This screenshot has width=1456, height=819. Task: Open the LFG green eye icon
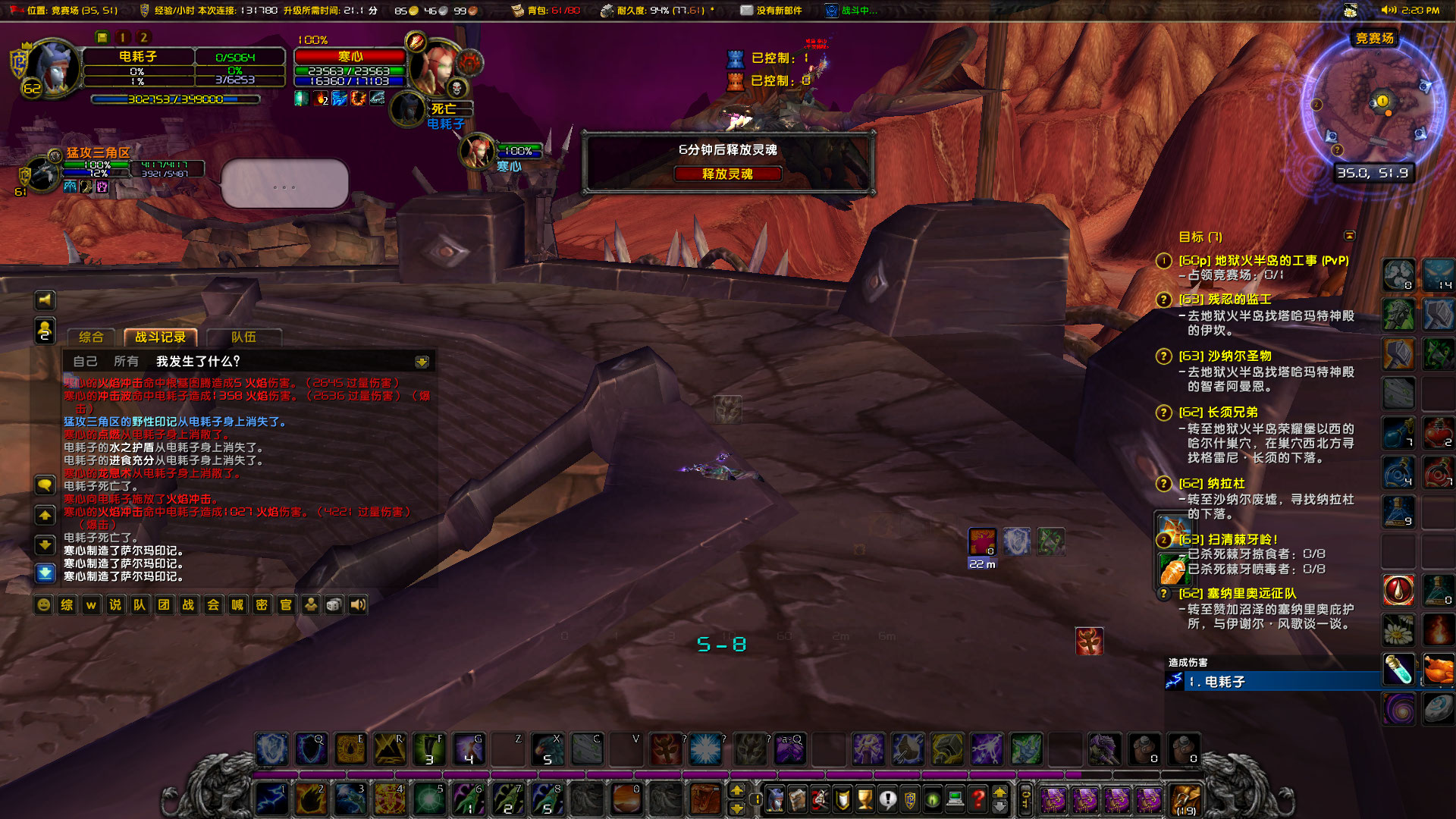[x=933, y=798]
